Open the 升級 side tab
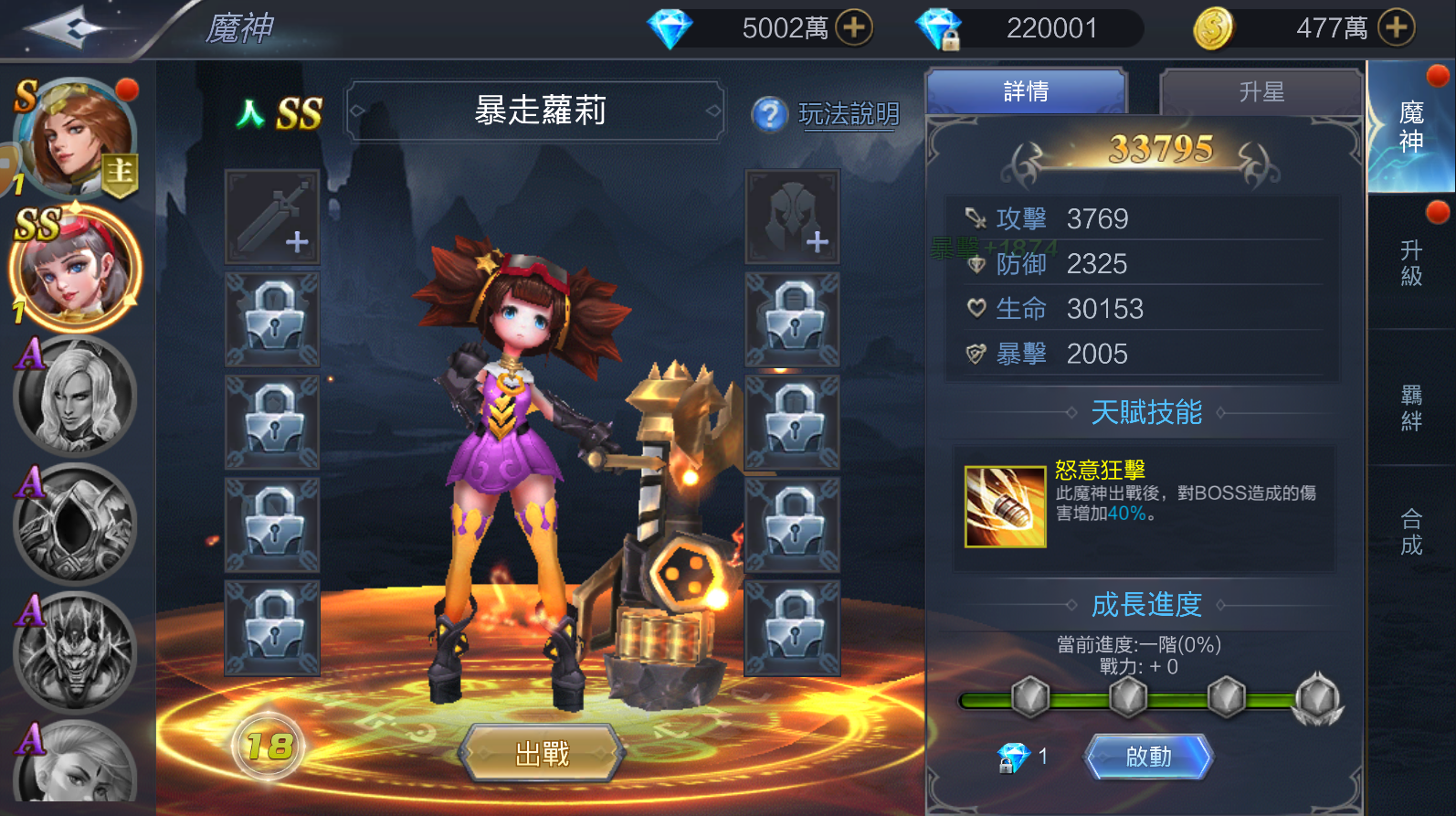This screenshot has width=1456, height=816. pos(1410,263)
